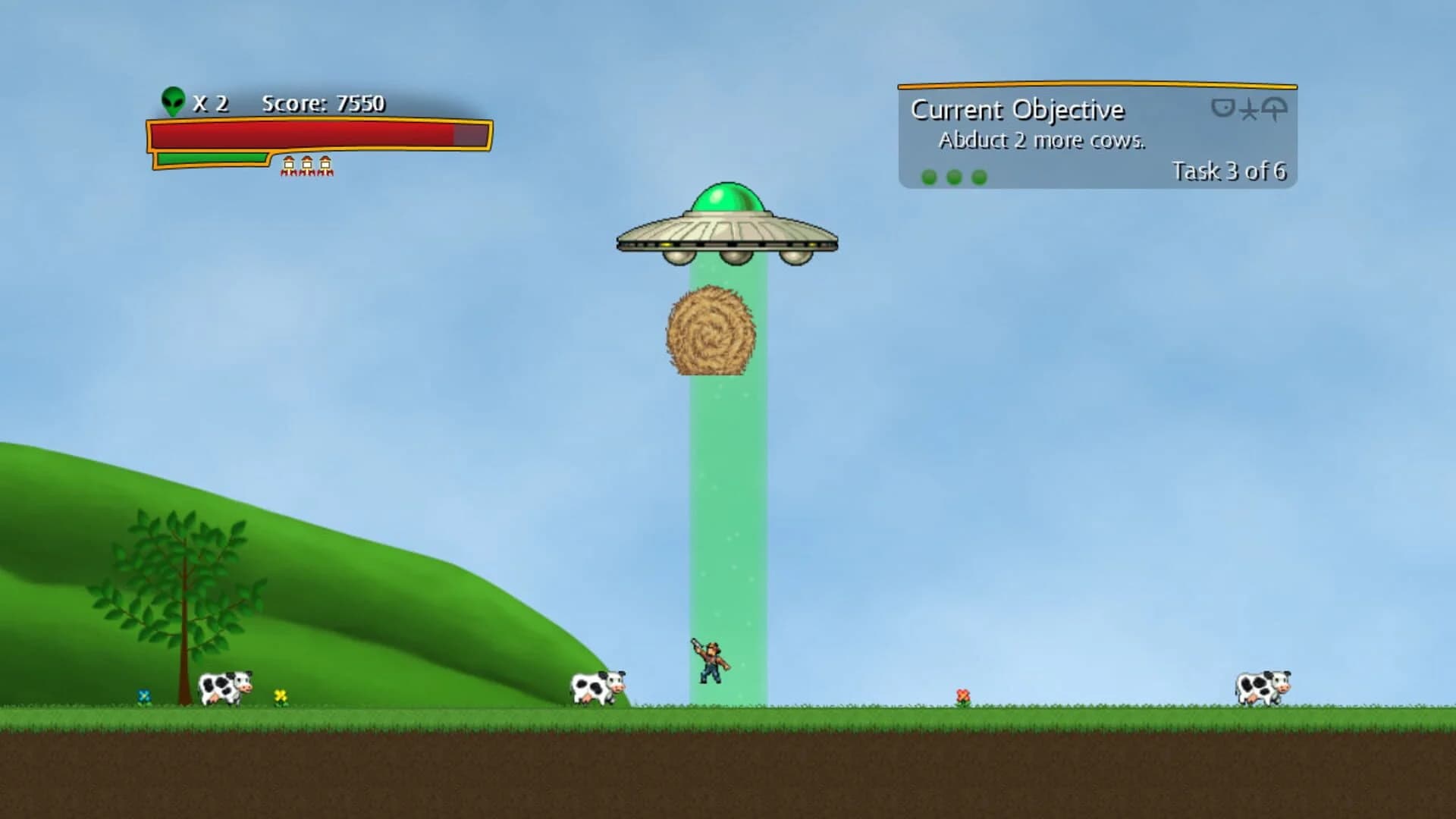Screen dimensions: 1456x819
Task: Click the first alien glyph on the objective panel
Action: pyautogui.click(x=1222, y=108)
